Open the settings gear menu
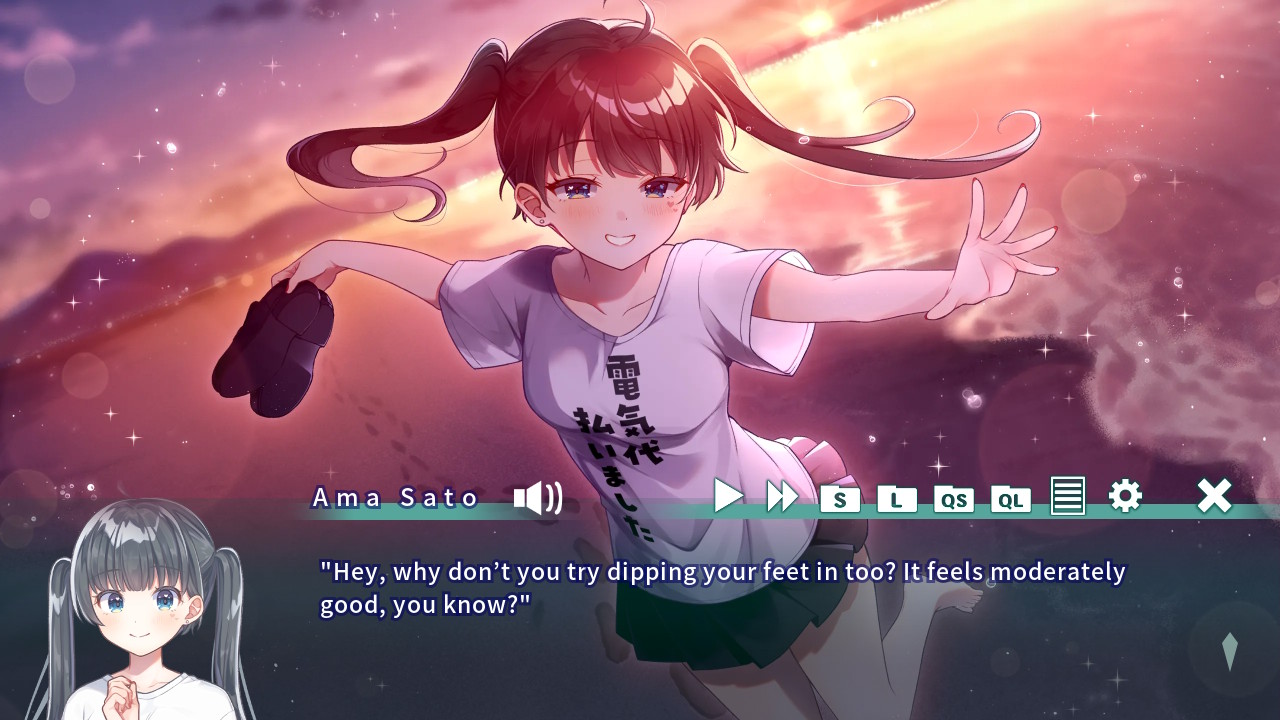Viewport: 1280px width, 720px height. (1126, 495)
